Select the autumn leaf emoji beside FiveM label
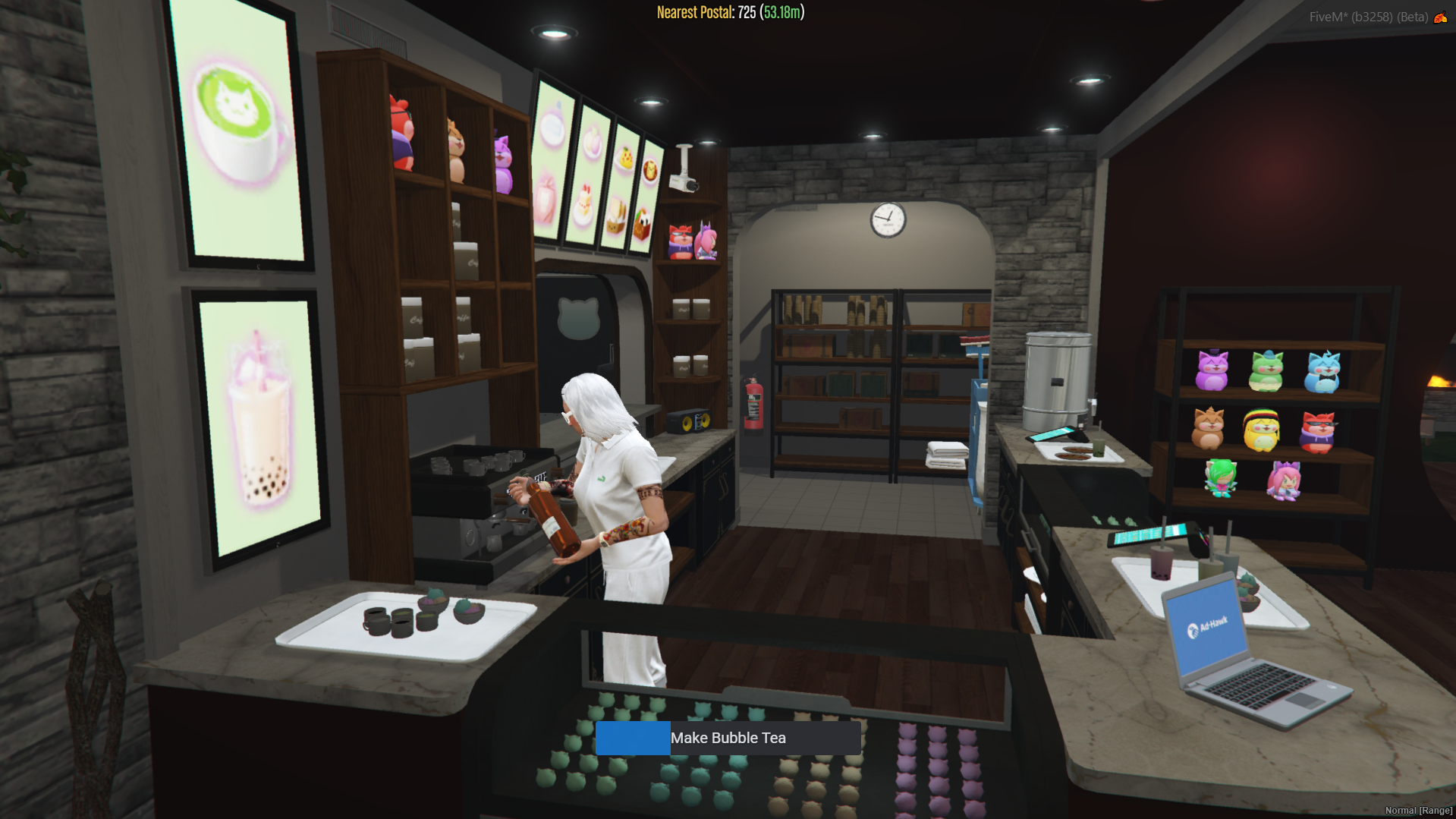Screen dimensions: 1456x819 1441,17
